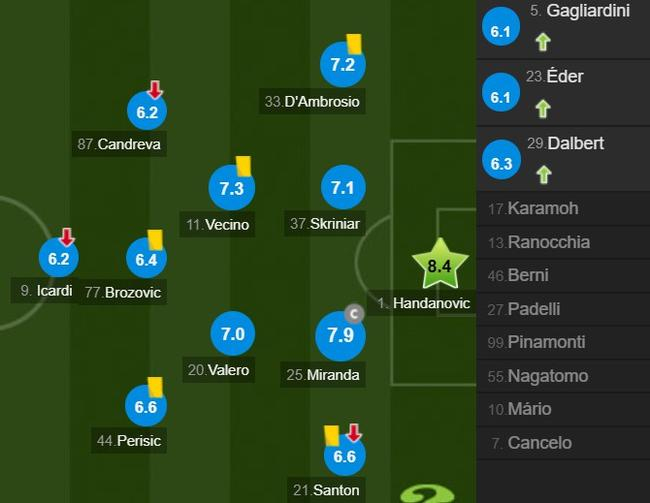The height and width of the screenshot is (503, 650).
Task: Select Handanovic's star rating marker
Action: 440,266
